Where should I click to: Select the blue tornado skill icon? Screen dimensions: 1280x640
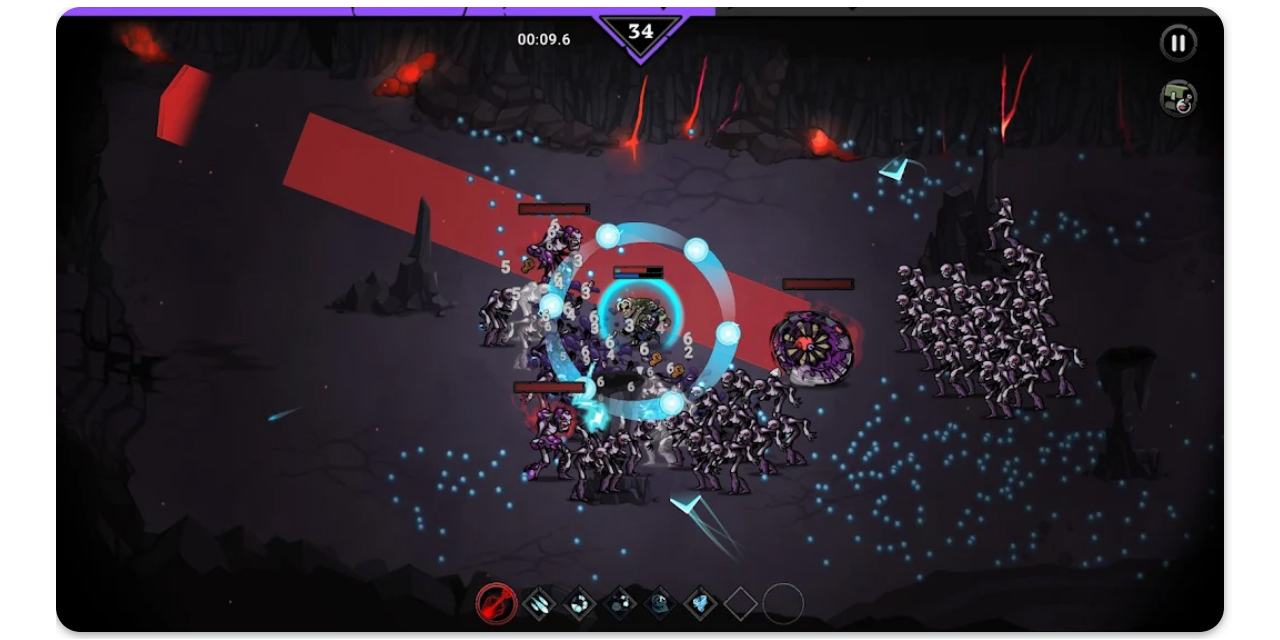700,603
